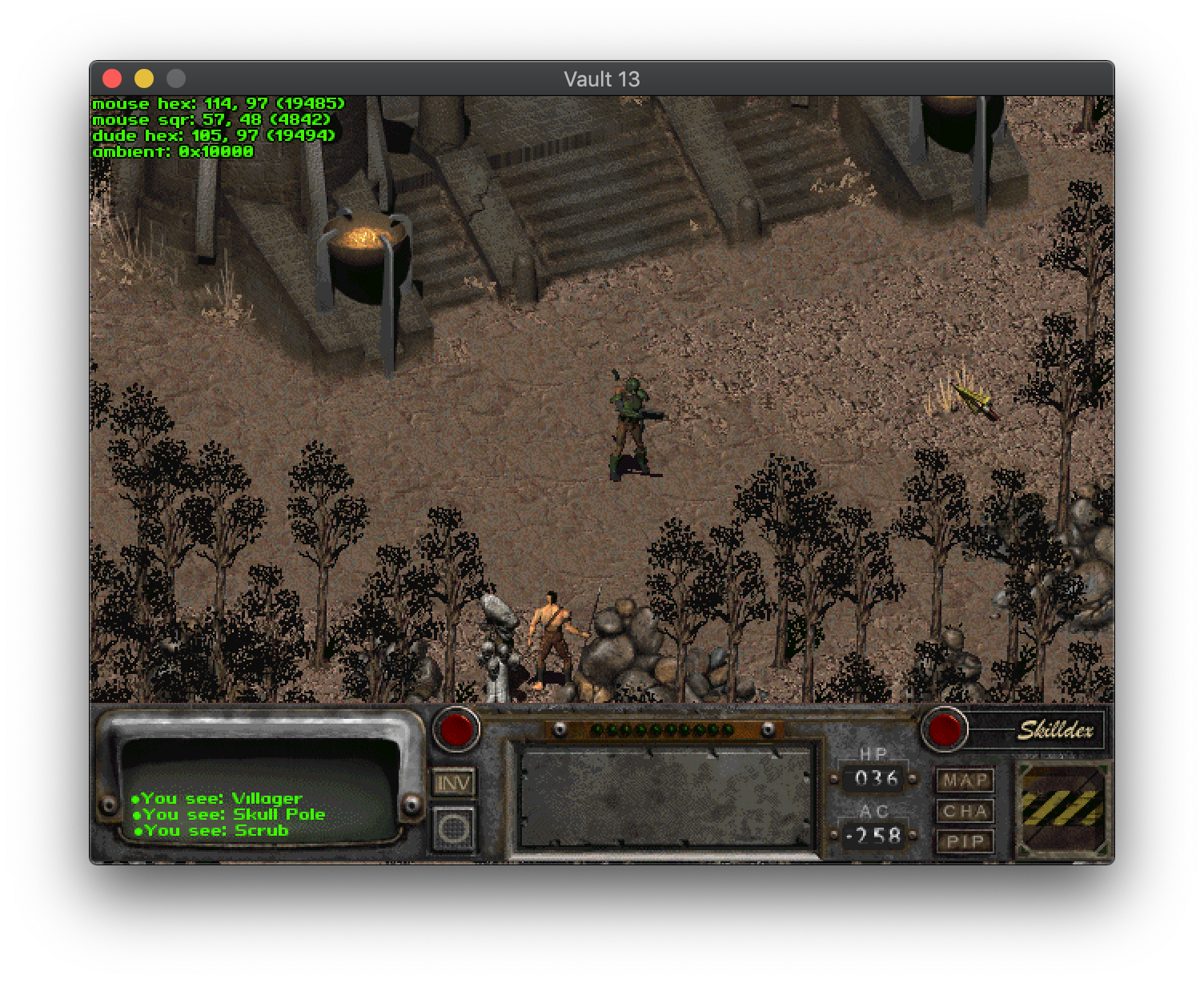This screenshot has height=983, width=1204.
Task: Open the world MAP
Action: pyautogui.click(x=965, y=780)
